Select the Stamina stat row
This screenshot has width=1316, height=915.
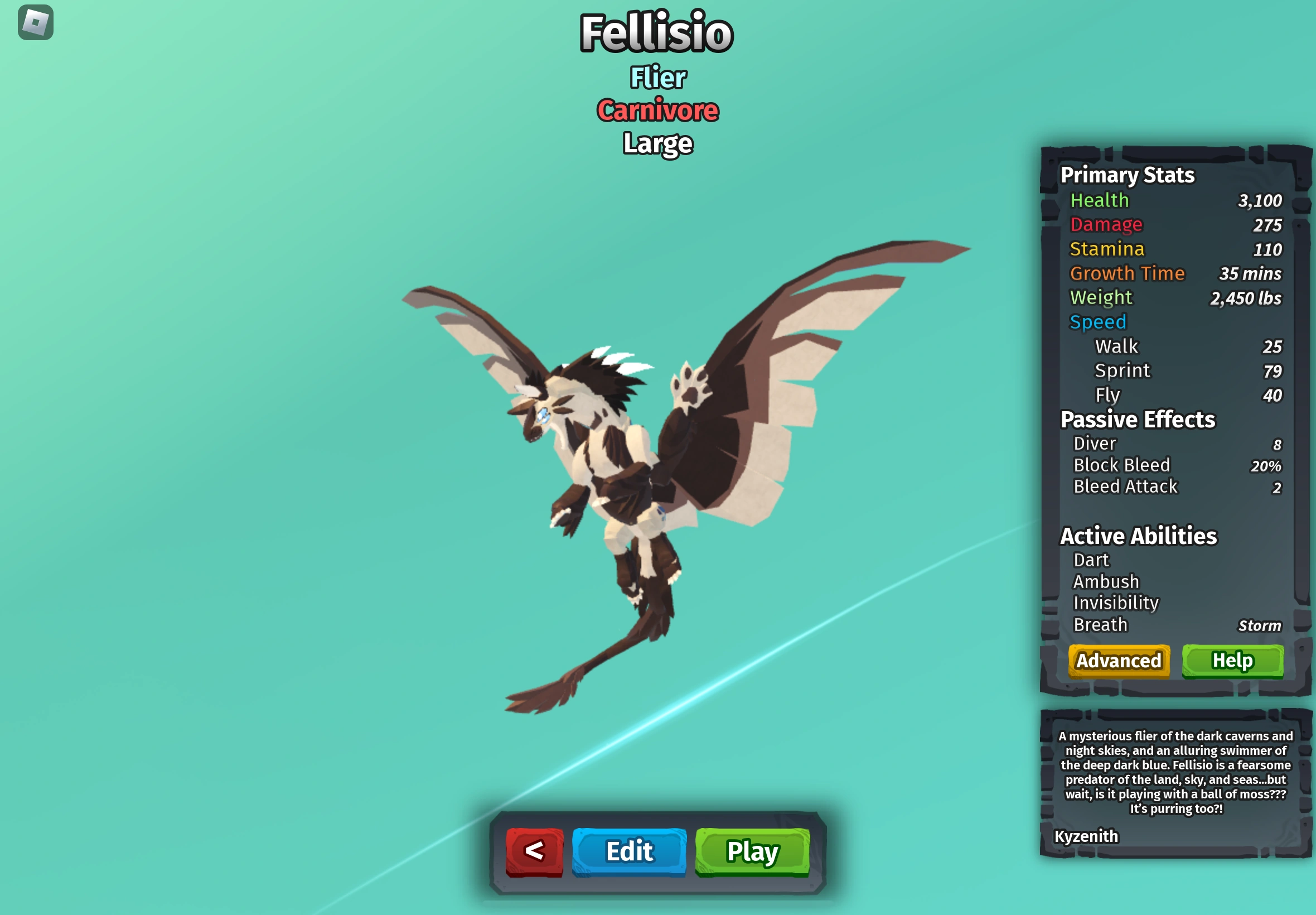[x=1106, y=249]
